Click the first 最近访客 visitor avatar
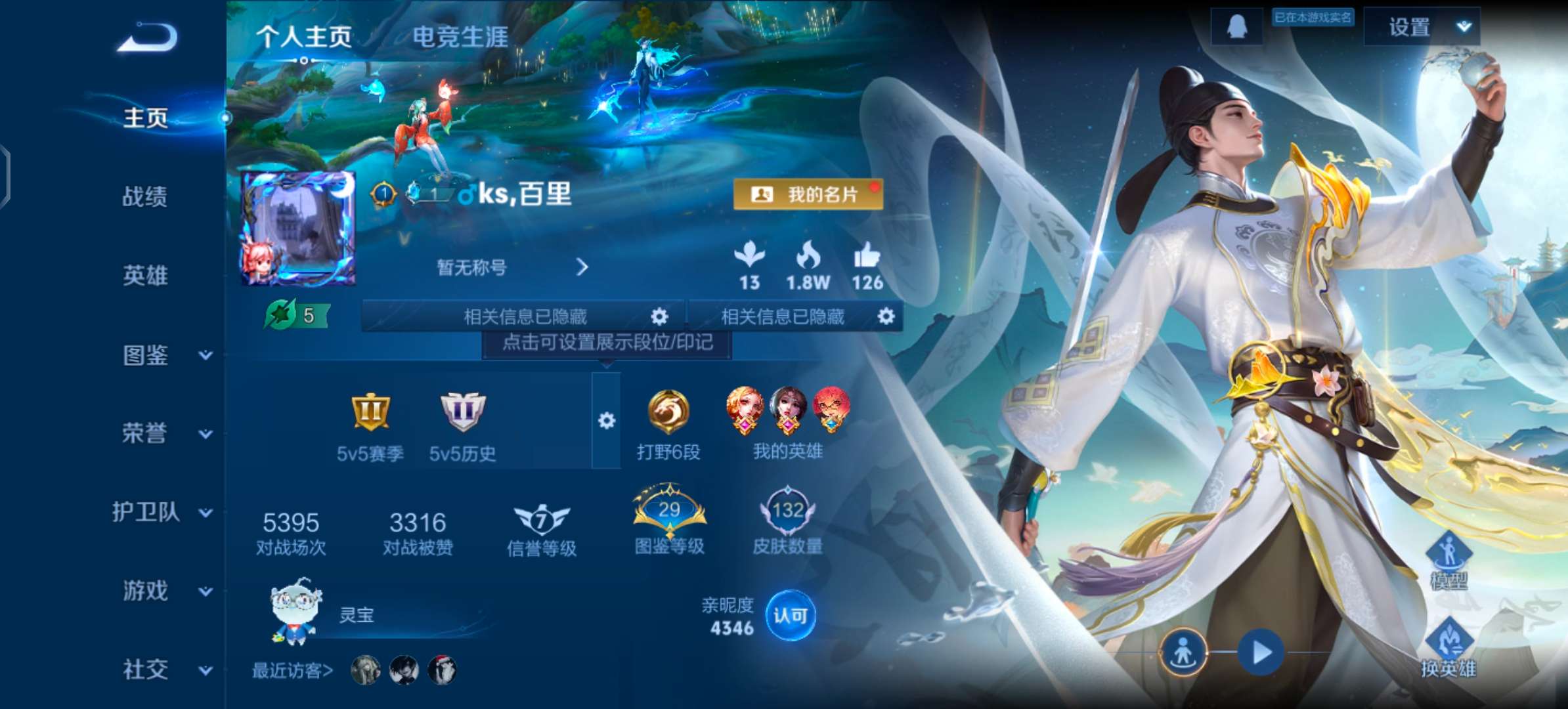This screenshot has height=709, width=1568. tap(366, 670)
